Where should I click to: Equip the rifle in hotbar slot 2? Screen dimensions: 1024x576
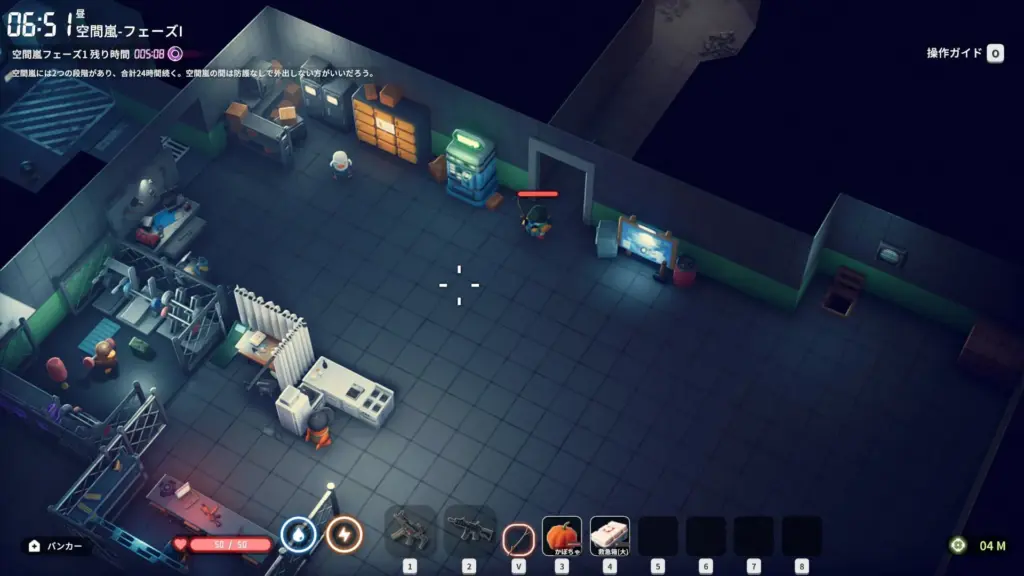(469, 532)
